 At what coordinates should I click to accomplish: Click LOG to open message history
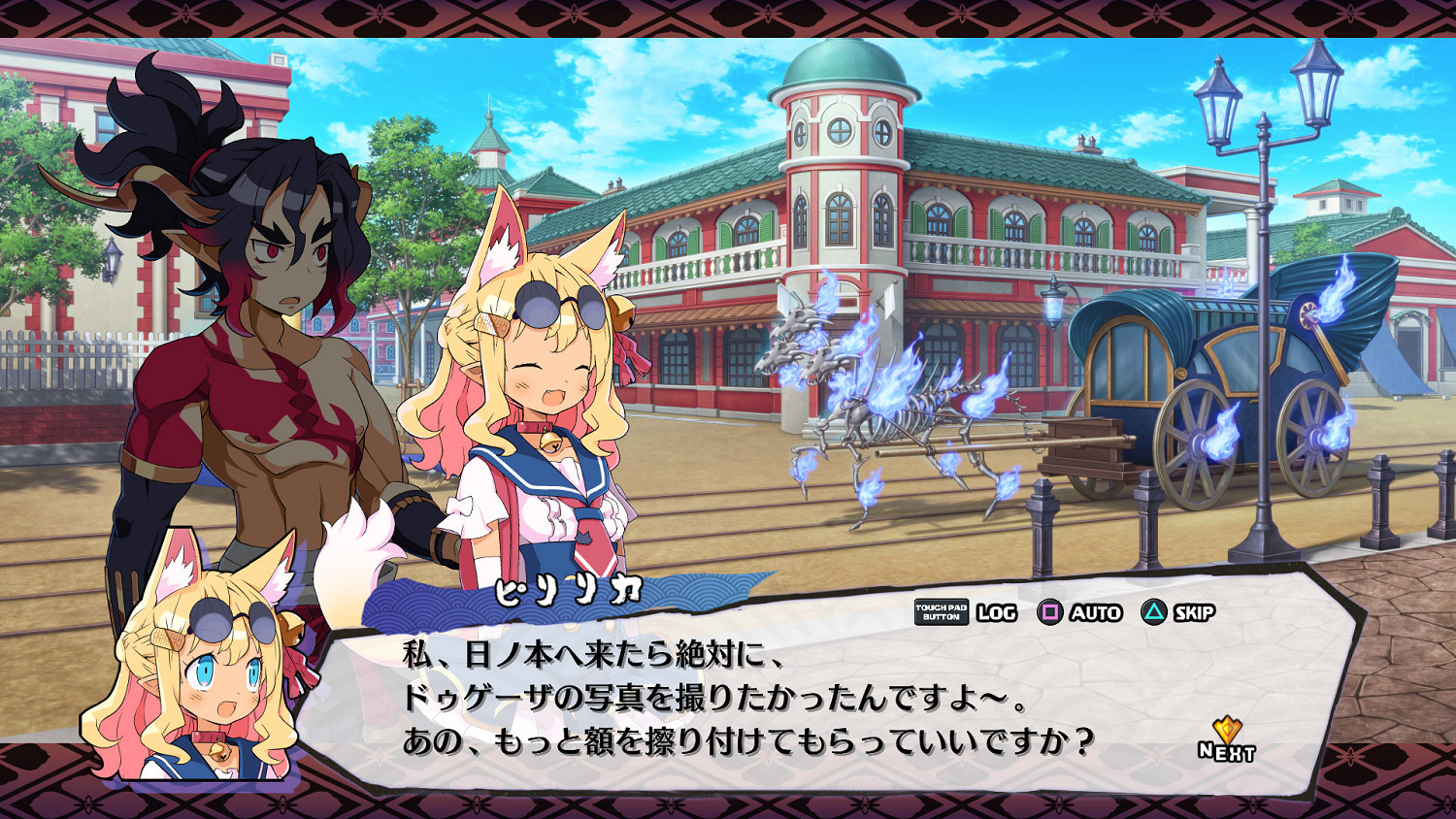[x=996, y=613]
